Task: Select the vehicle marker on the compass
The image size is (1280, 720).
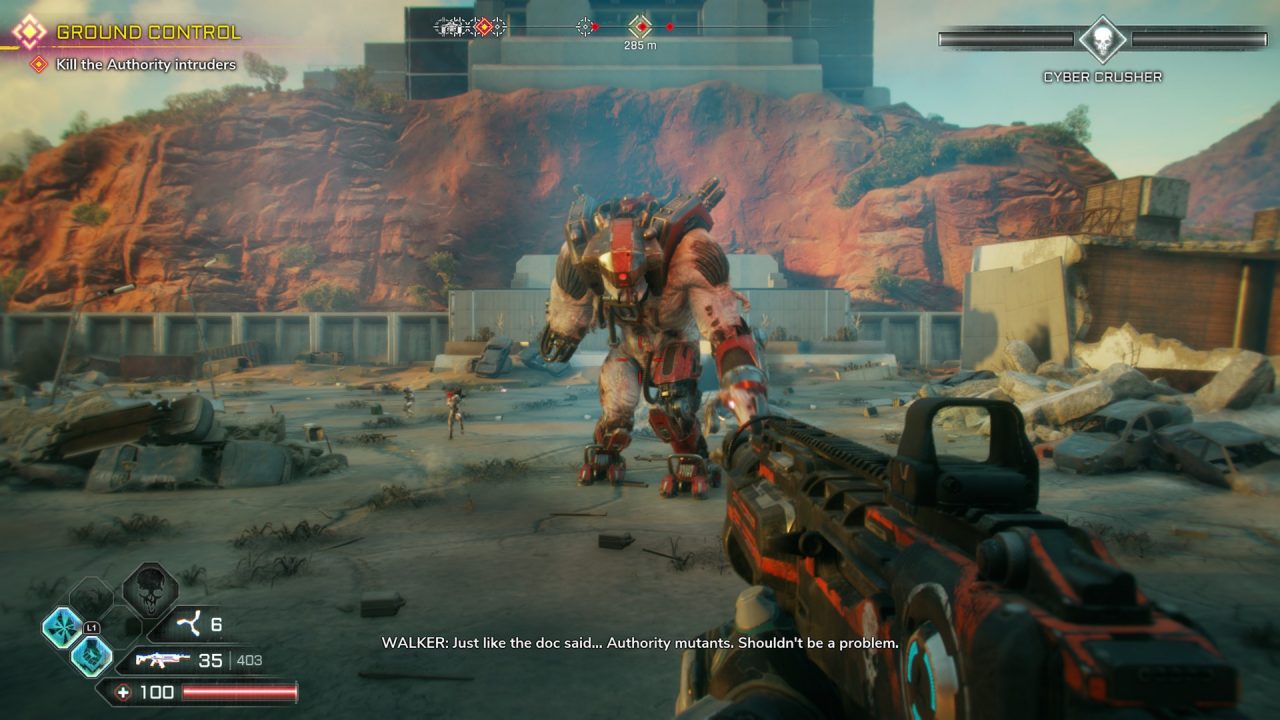Action: (x=453, y=27)
